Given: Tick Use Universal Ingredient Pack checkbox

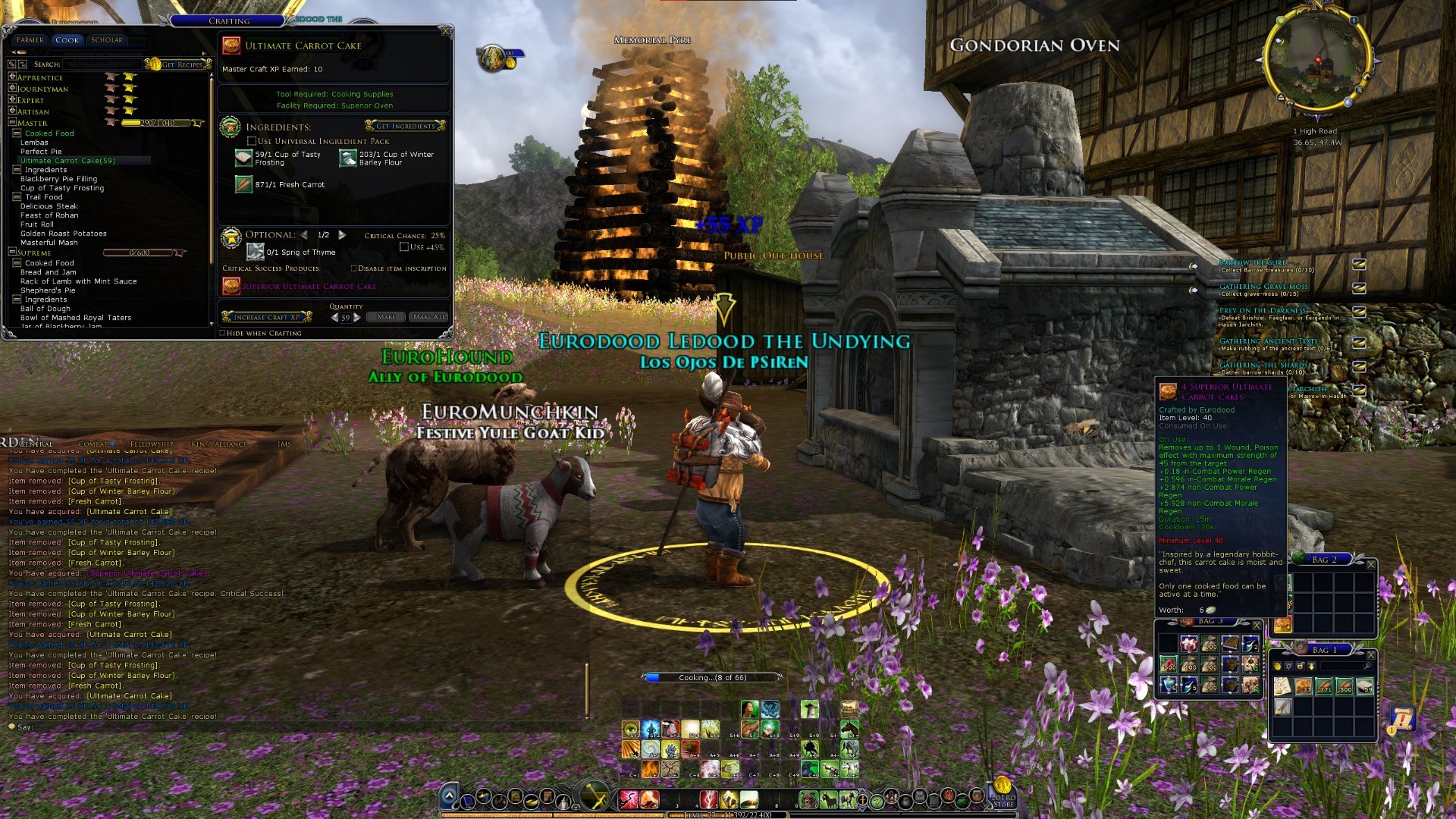Looking at the screenshot, I should tap(252, 141).
